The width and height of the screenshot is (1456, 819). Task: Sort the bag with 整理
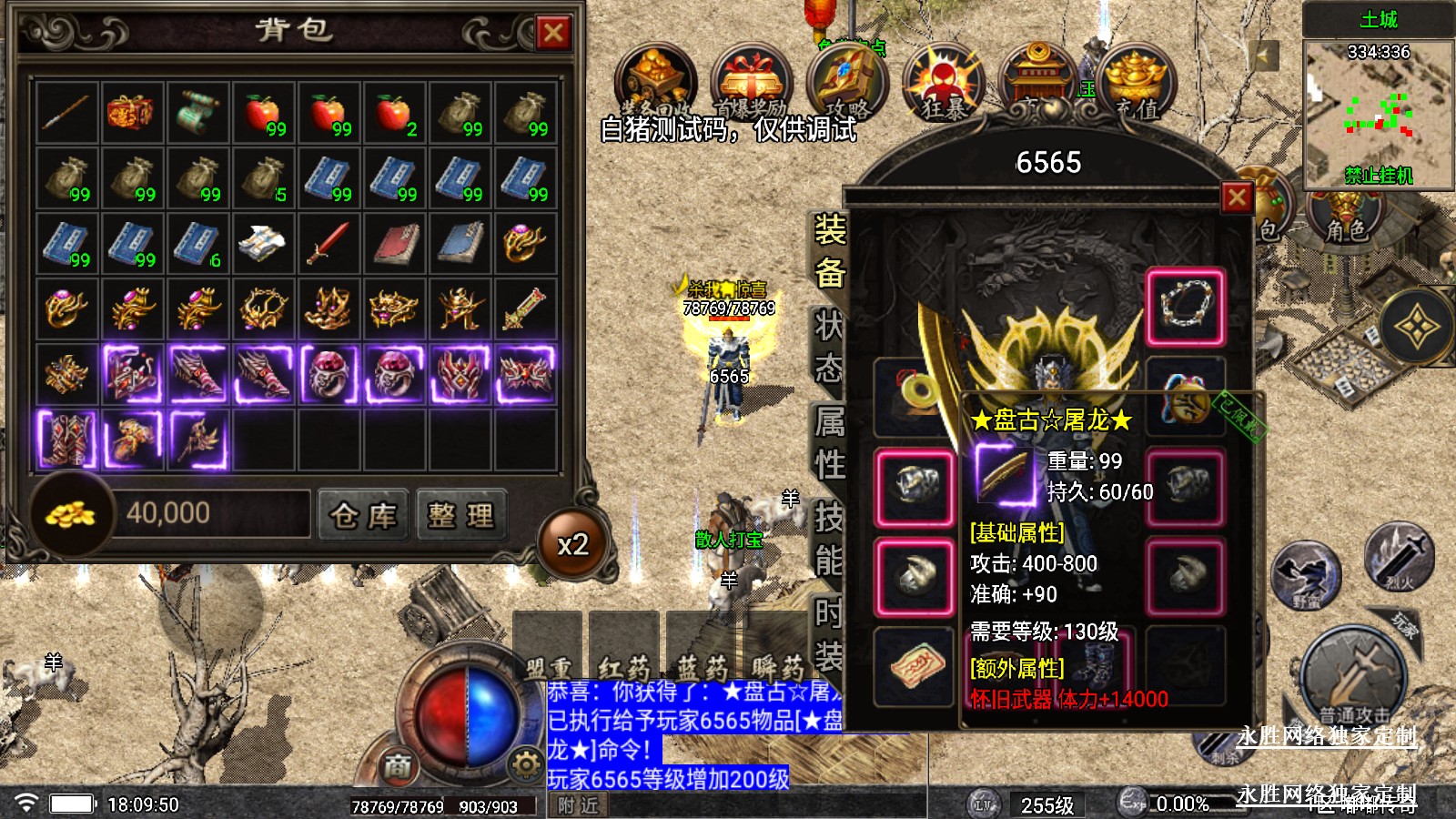click(460, 516)
